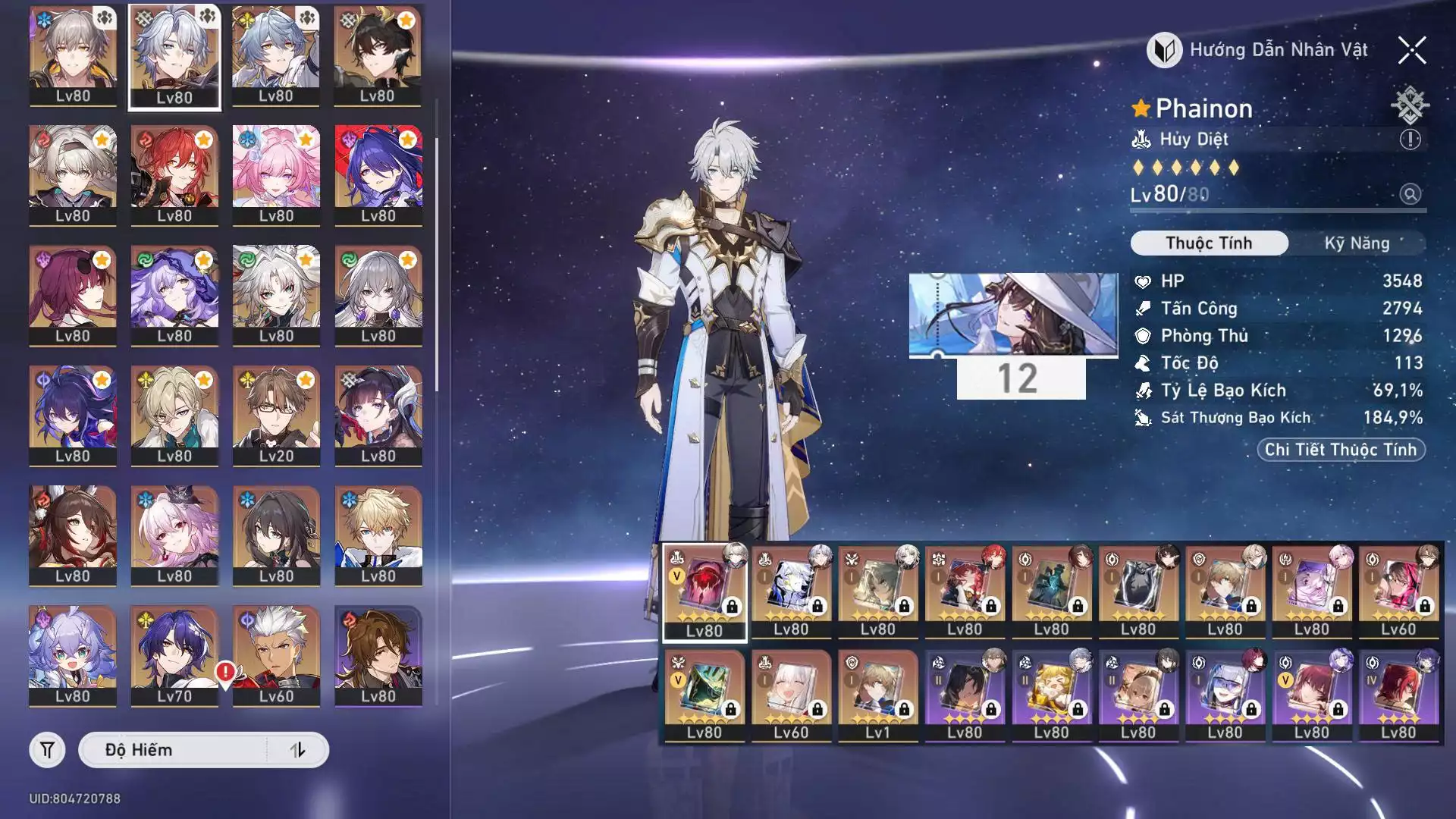Select the blond Lv80 ice character portrait
The width and height of the screenshot is (1456, 819).
coord(378,535)
